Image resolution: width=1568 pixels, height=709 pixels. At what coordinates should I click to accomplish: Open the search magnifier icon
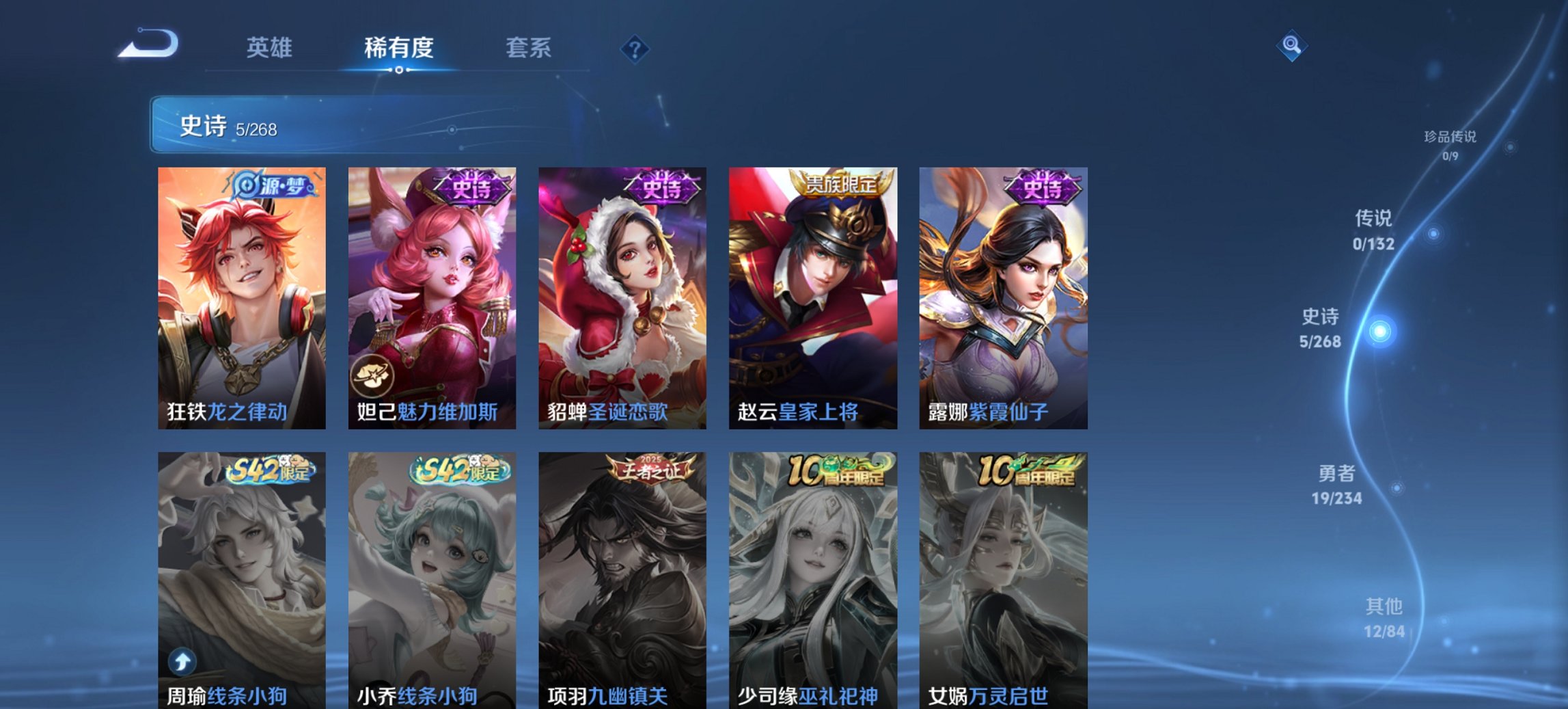coord(1293,46)
